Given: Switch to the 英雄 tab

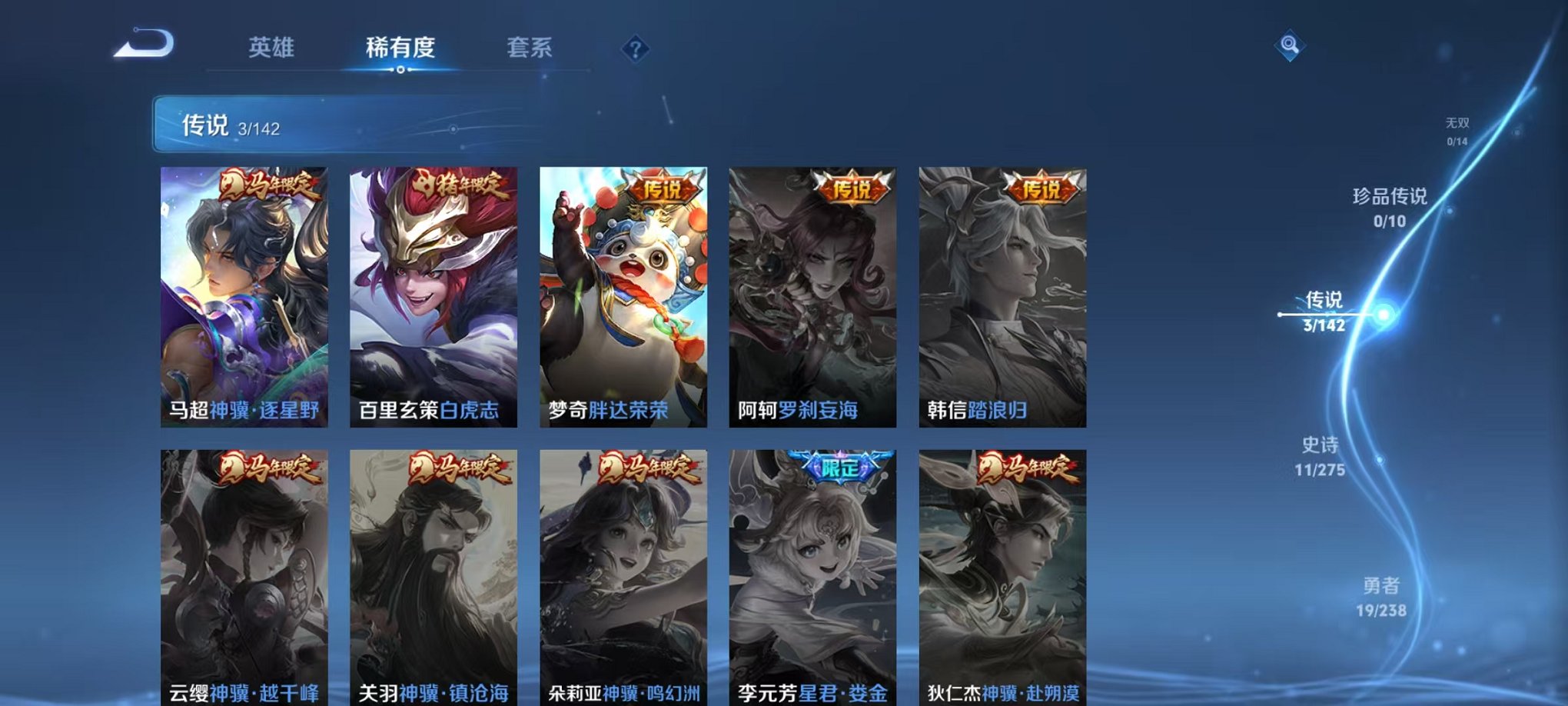Looking at the screenshot, I should point(274,48).
